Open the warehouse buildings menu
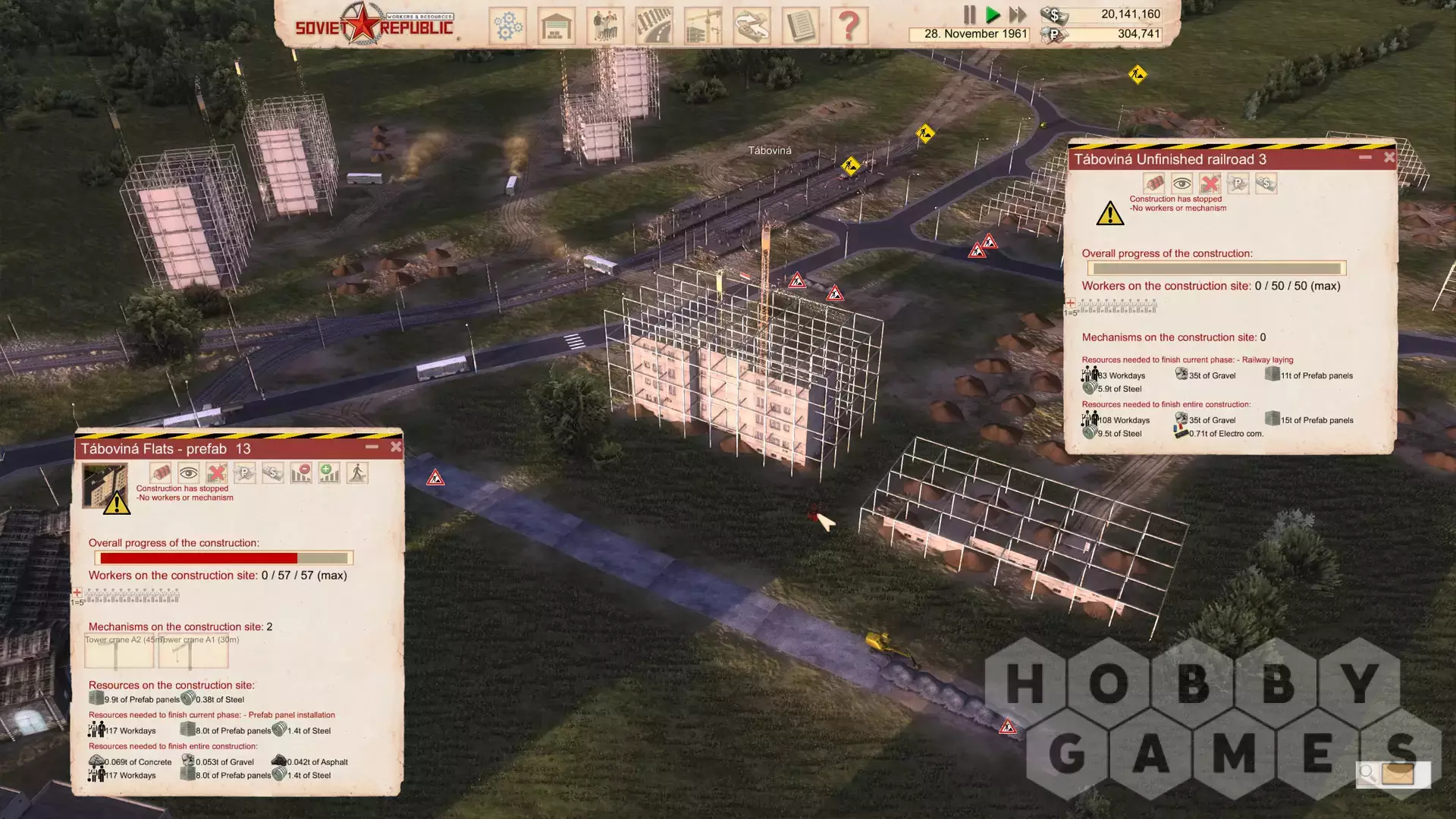The width and height of the screenshot is (1456, 819). click(x=557, y=26)
